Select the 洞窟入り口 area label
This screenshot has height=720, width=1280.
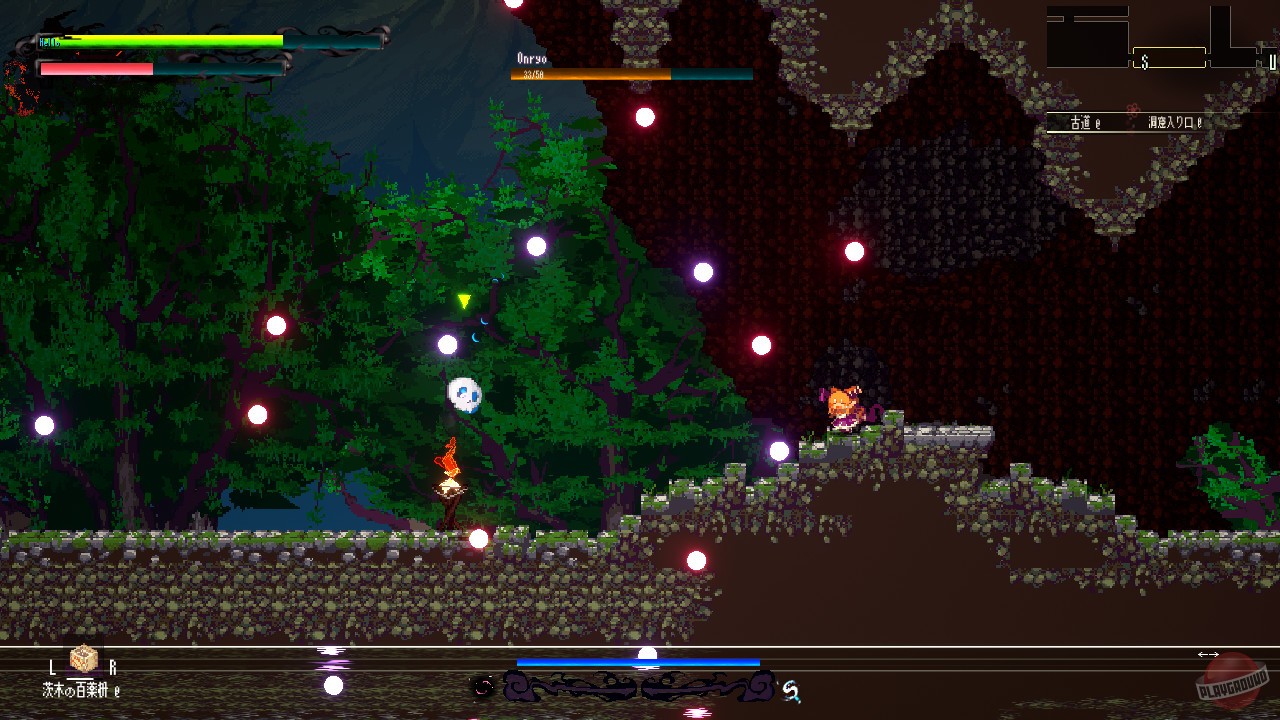1172,121
